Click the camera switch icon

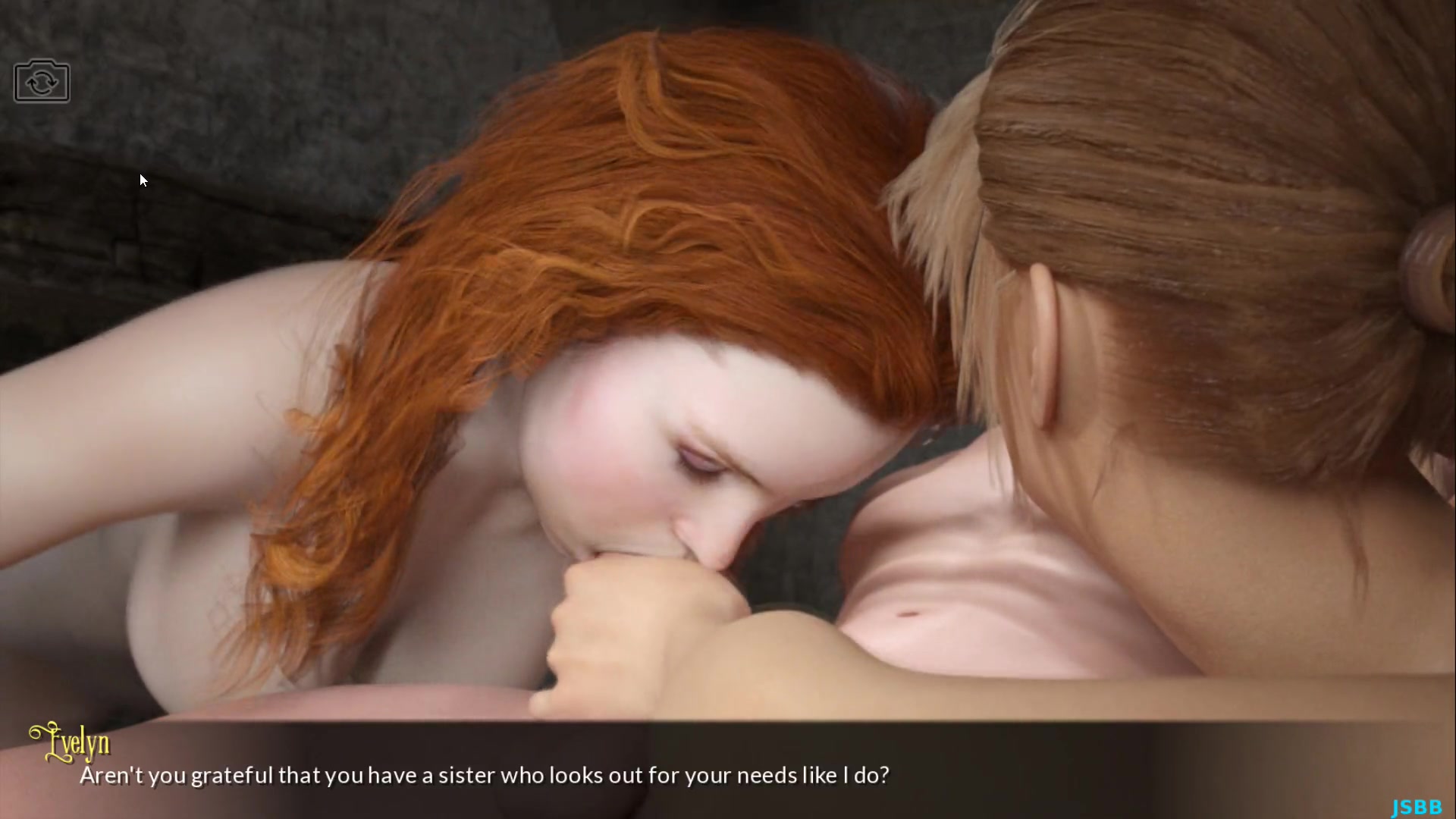(x=42, y=81)
